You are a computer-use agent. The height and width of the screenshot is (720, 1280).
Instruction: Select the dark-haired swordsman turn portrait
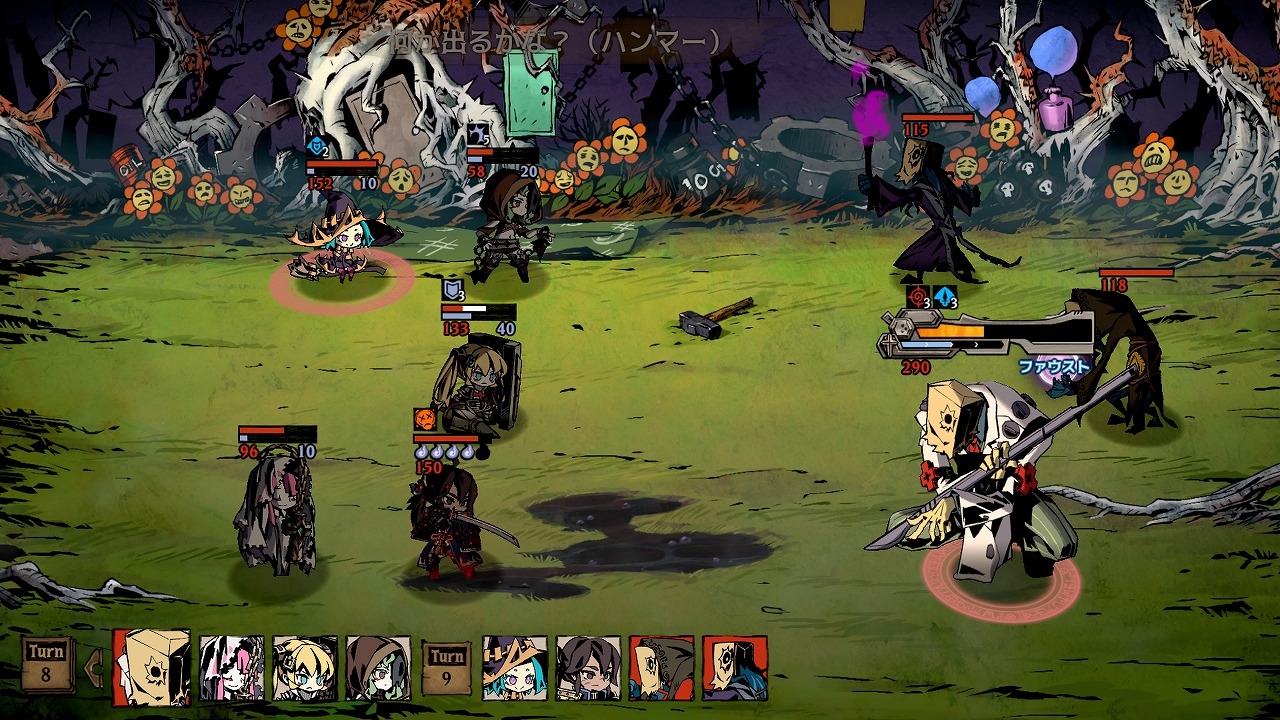[588, 668]
